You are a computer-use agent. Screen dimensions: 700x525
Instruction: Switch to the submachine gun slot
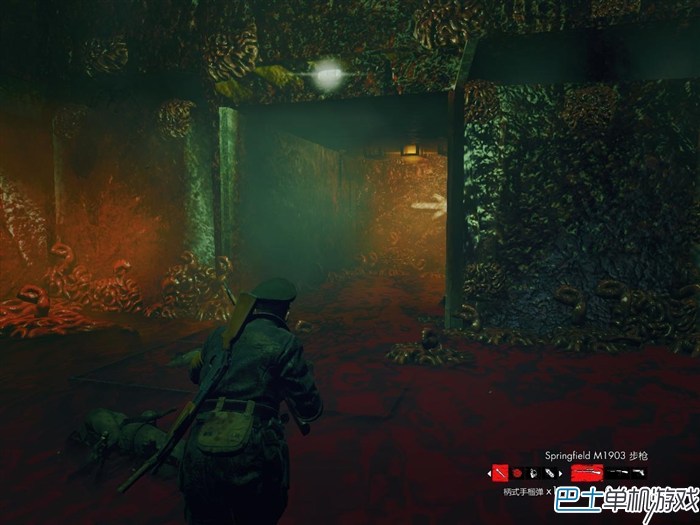[618, 472]
